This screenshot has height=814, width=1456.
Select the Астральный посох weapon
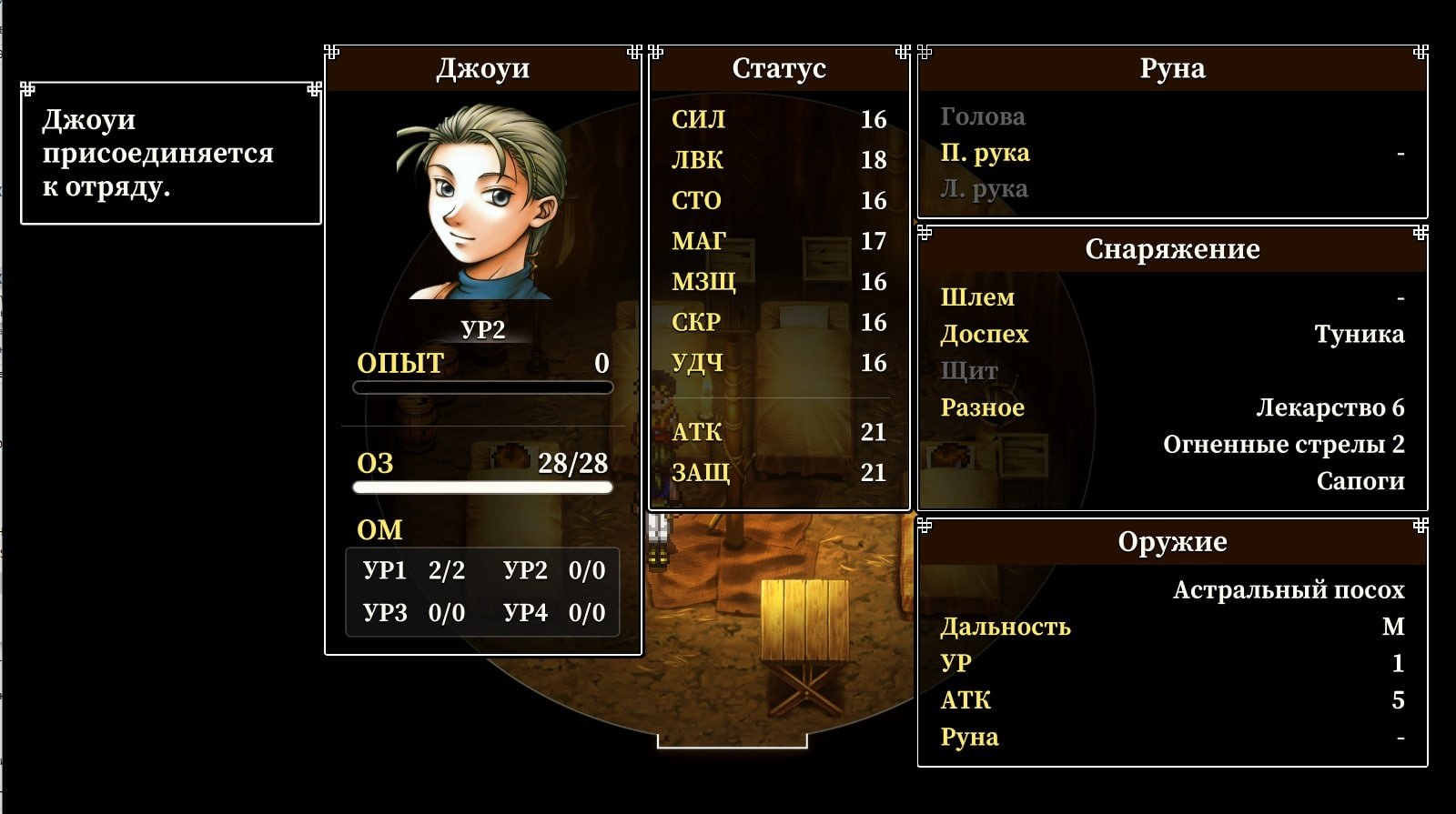pyautogui.click(x=1288, y=590)
